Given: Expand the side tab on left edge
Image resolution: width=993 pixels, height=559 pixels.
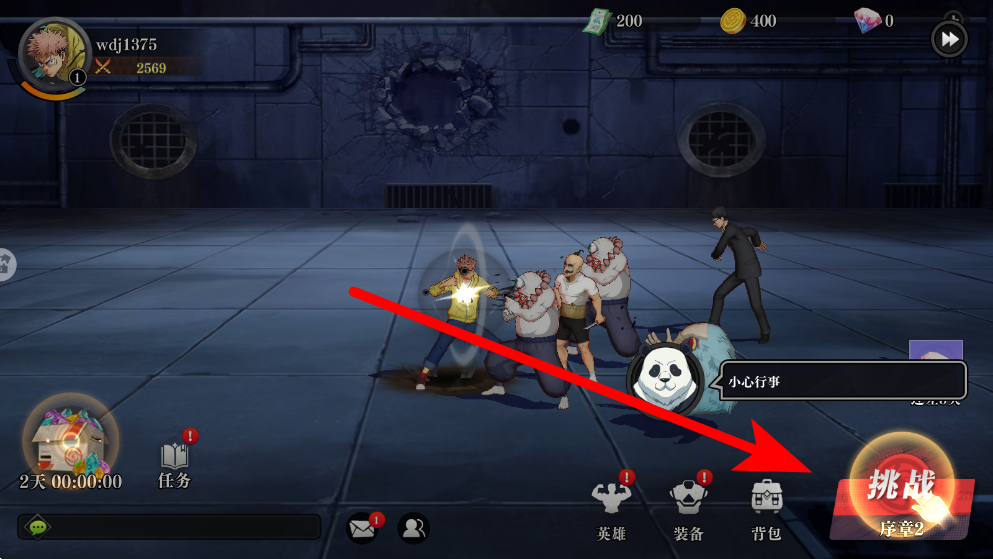Looking at the screenshot, I should 6,264.
